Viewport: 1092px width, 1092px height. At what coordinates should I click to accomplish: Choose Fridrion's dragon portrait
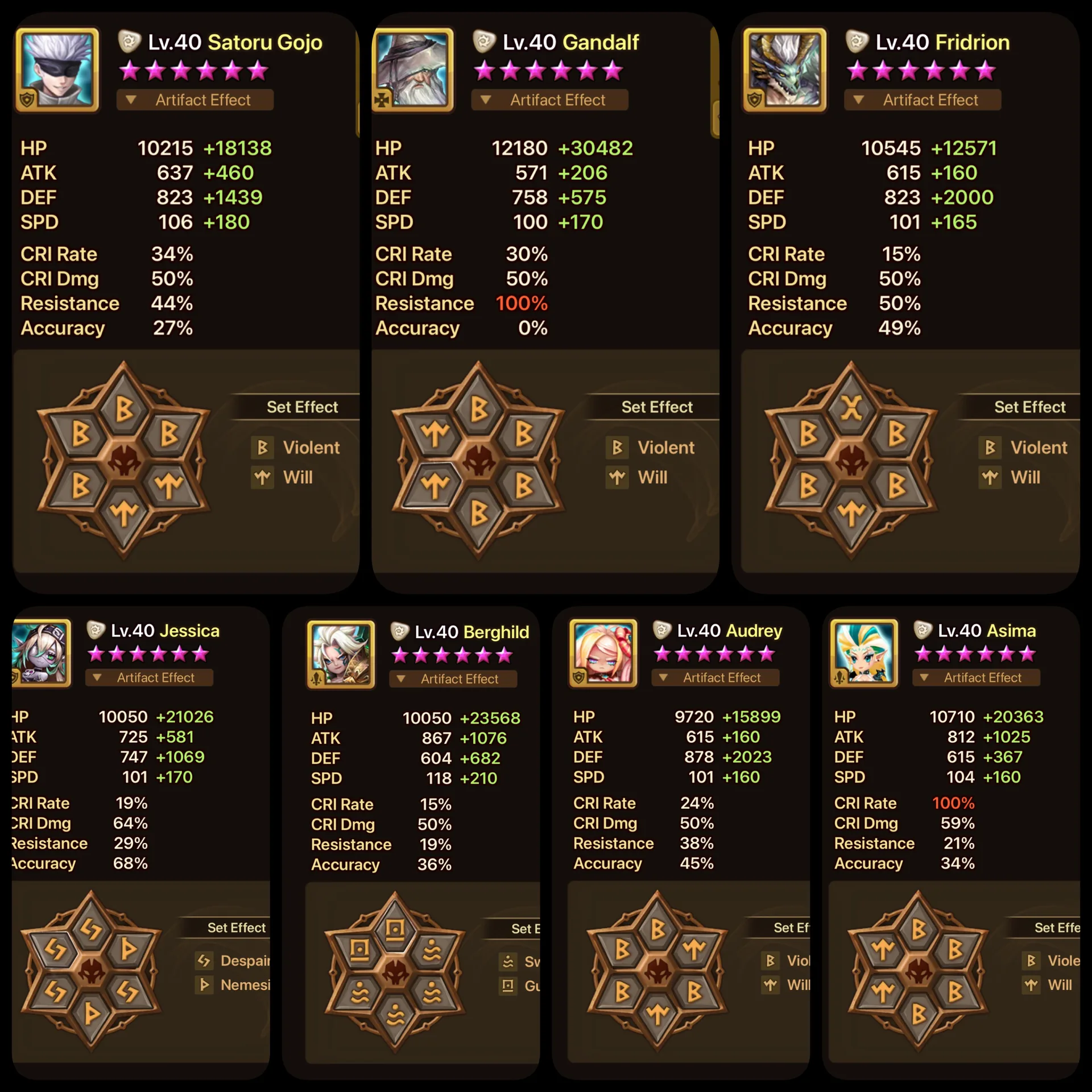coord(785,69)
